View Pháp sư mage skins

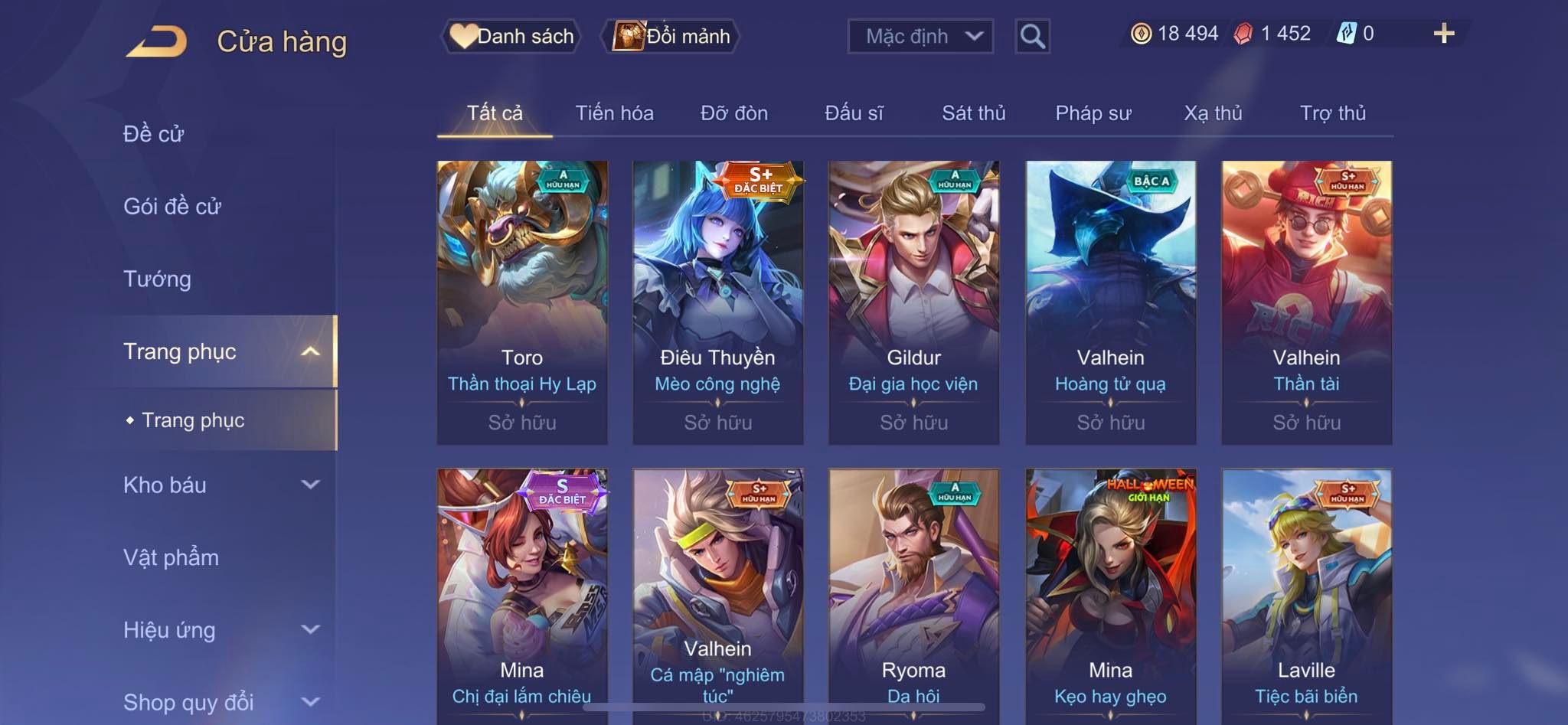click(1093, 113)
